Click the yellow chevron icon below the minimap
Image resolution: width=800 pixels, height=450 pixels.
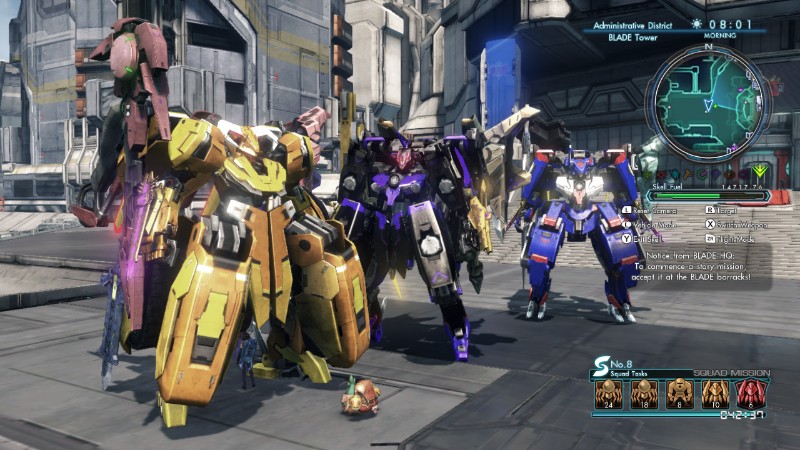tap(758, 170)
